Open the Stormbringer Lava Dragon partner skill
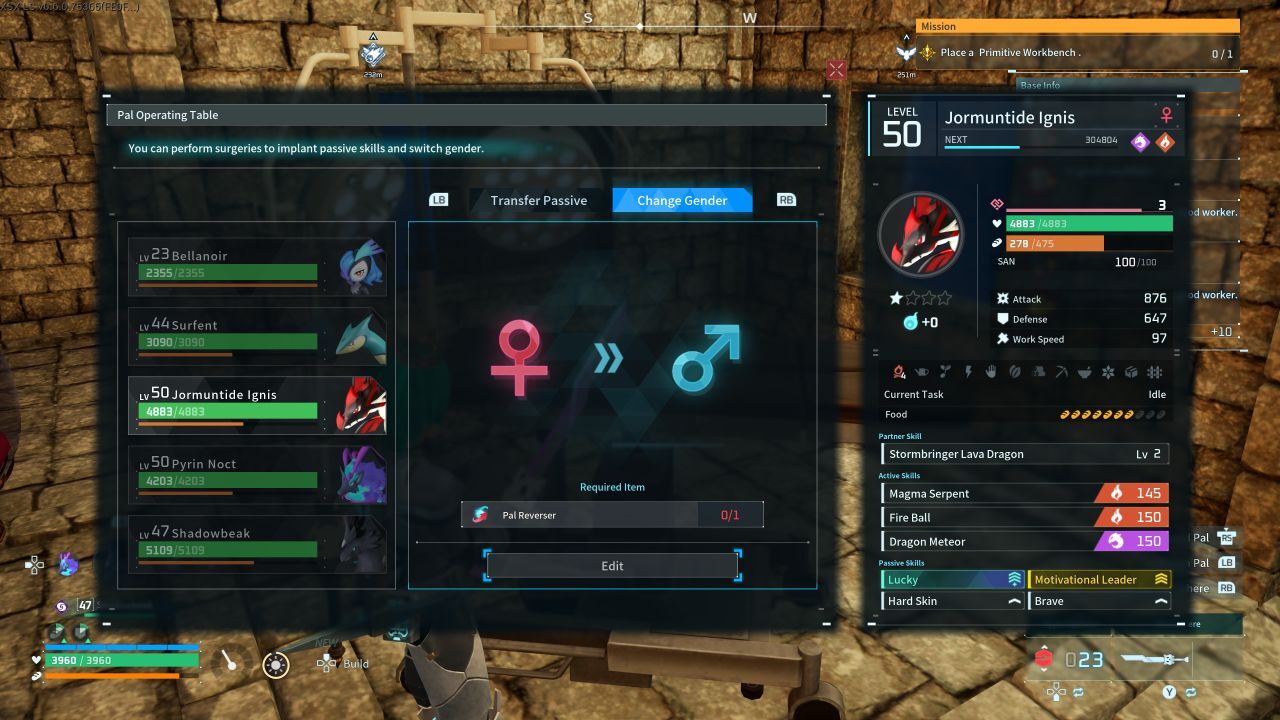 tap(1024, 454)
